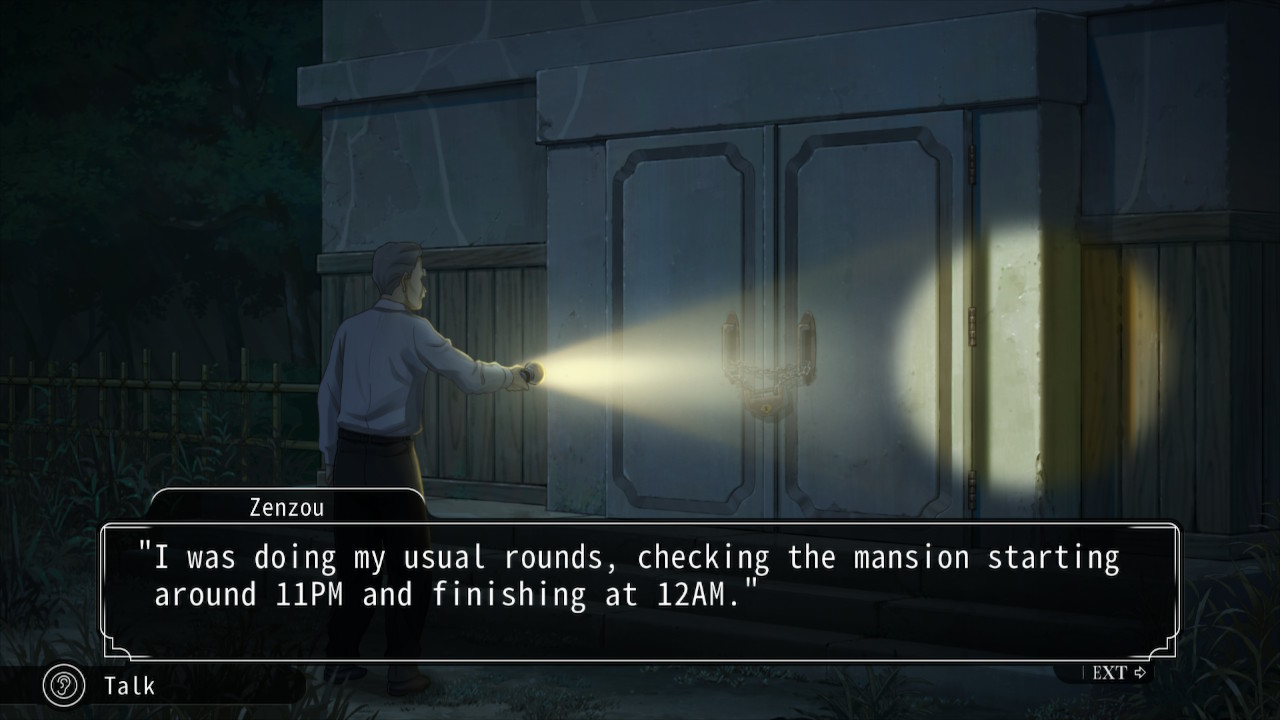1280x720 pixels.
Task: Advance Zenzou's dialogue text box
Action: pos(638,590)
